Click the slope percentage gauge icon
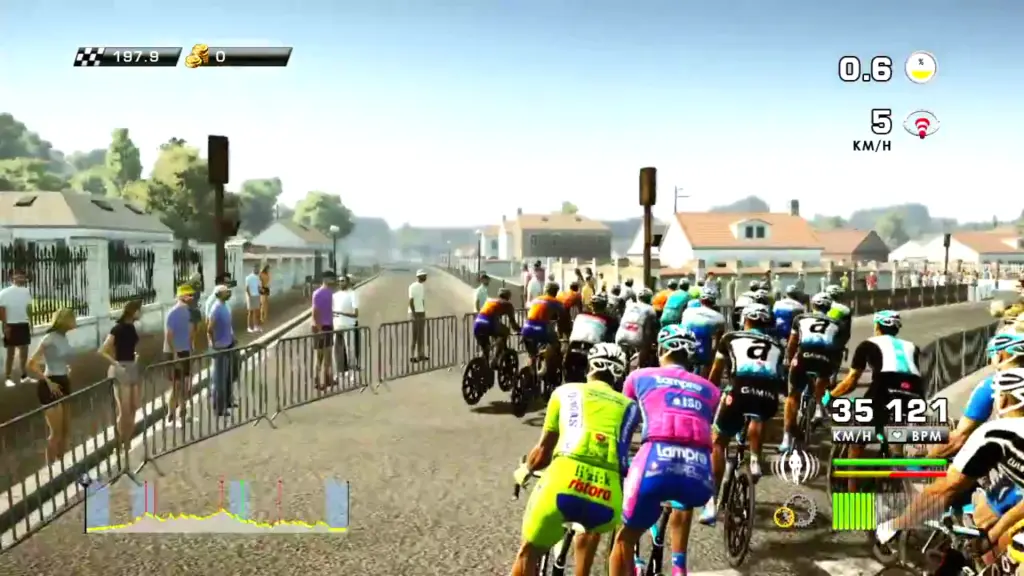This screenshot has width=1024, height=576. click(x=920, y=67)
